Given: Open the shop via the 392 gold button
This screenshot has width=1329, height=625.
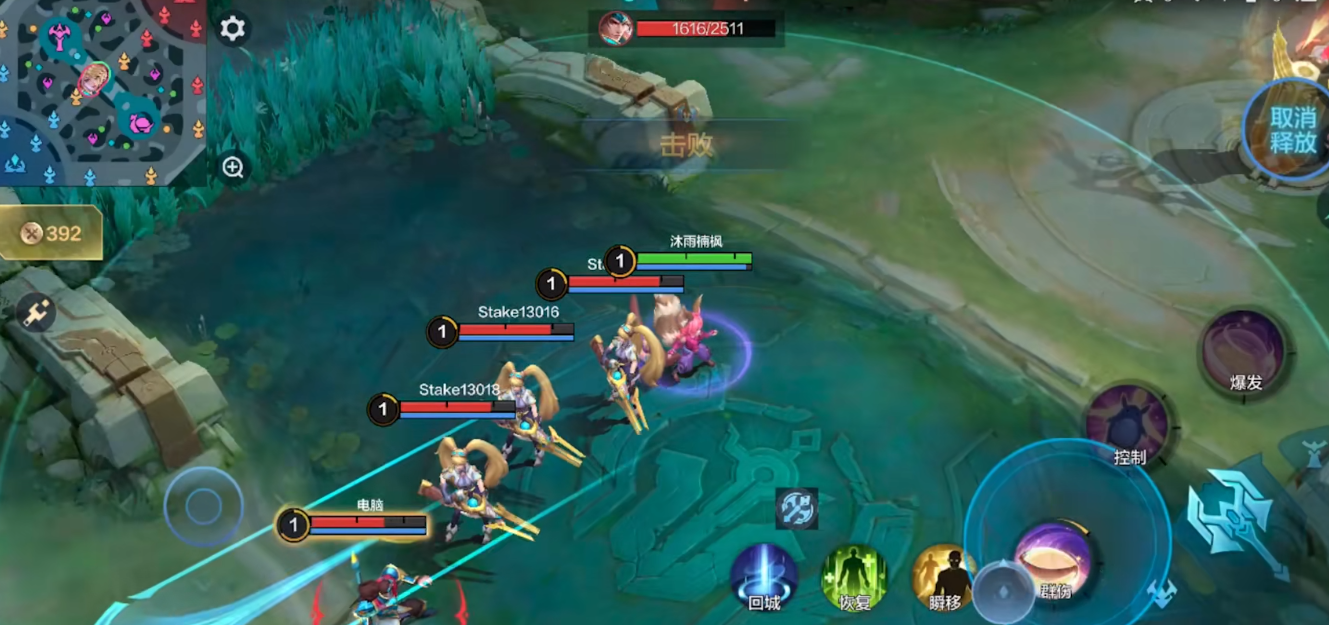Looking at the screenshot, I should coord(51,233).
